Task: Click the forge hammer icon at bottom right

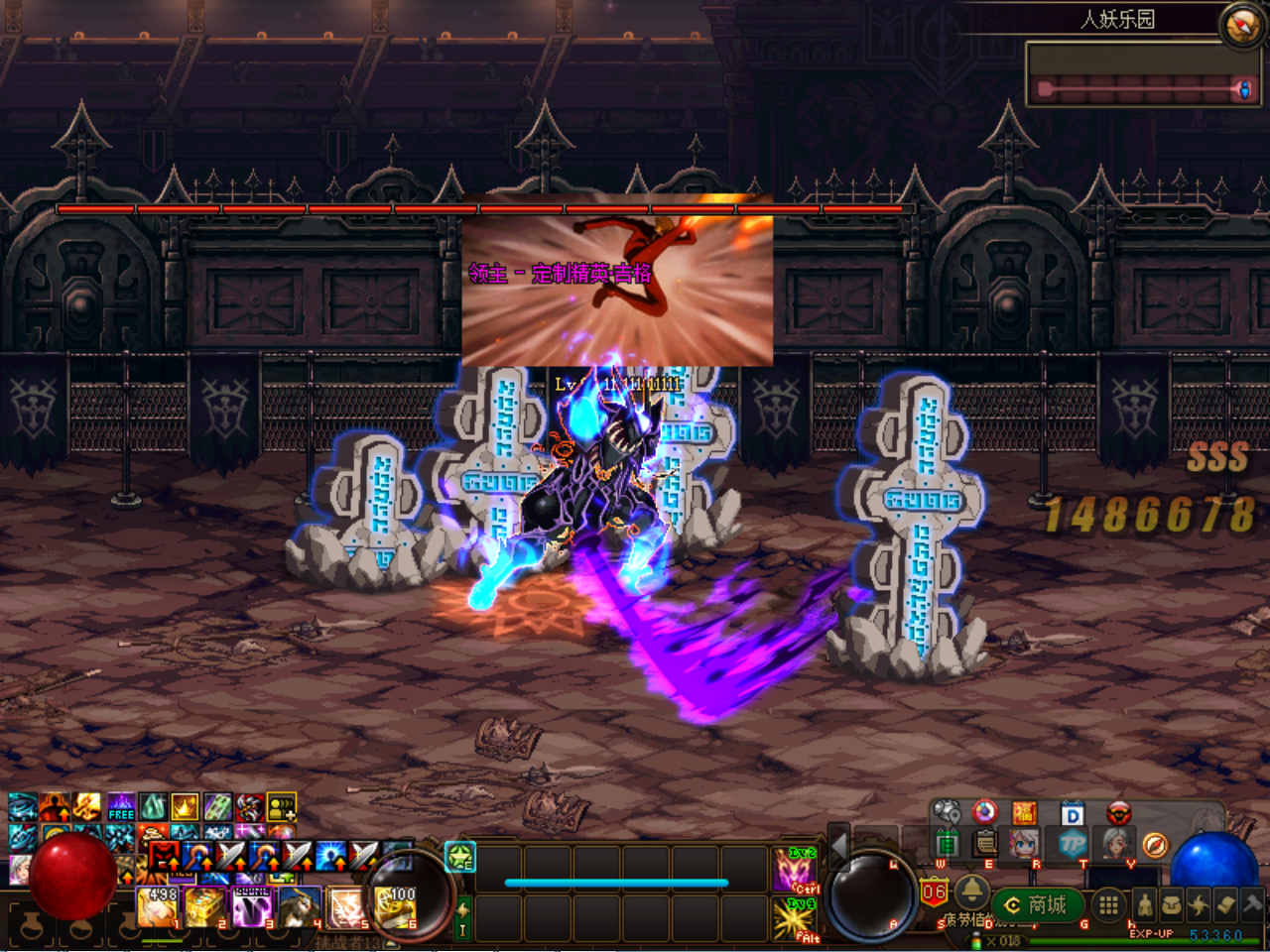Action: point(1251,904)
